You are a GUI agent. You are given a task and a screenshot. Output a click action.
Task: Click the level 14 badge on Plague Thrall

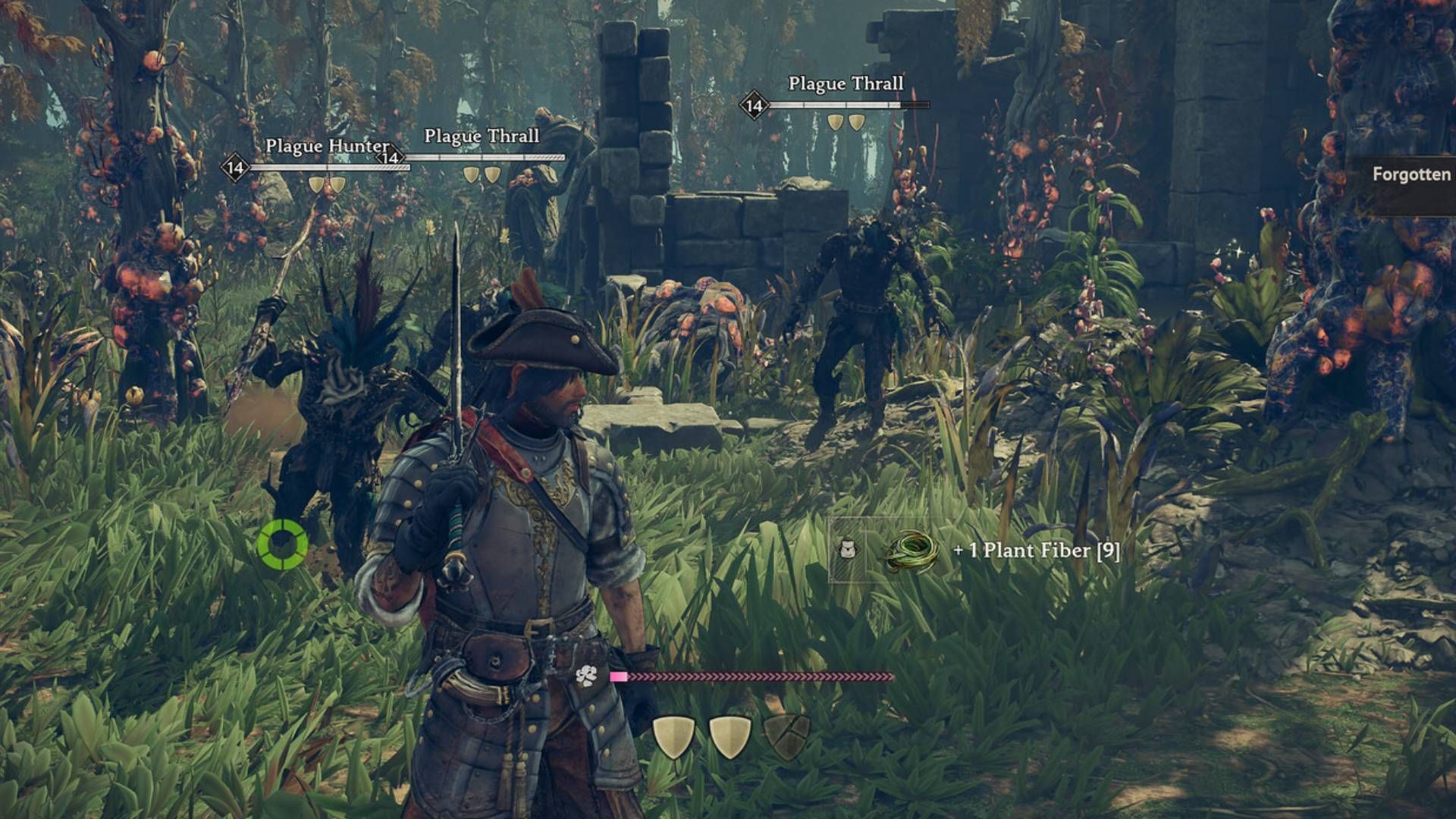753,106
